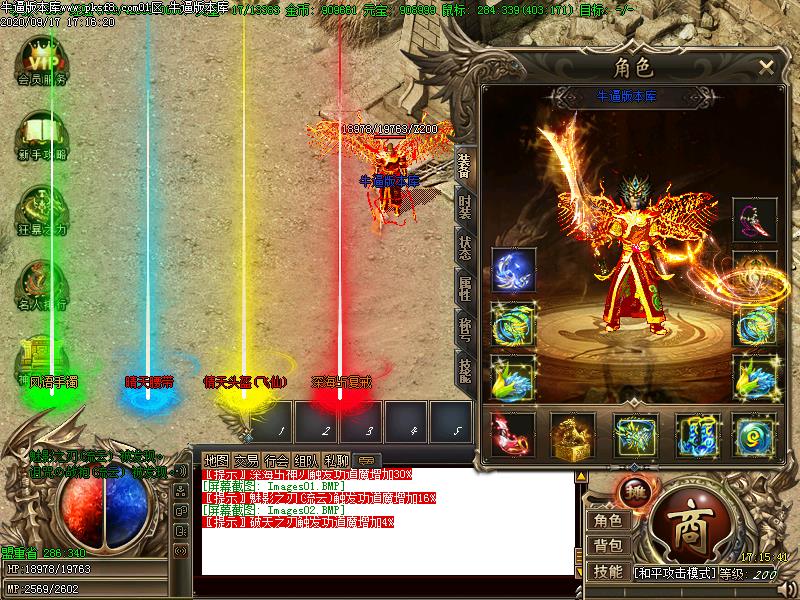Image resolution: width=800 pixels, height=600 pixels.
Task: Click the 角色 character button
Action: coord(607,520)
